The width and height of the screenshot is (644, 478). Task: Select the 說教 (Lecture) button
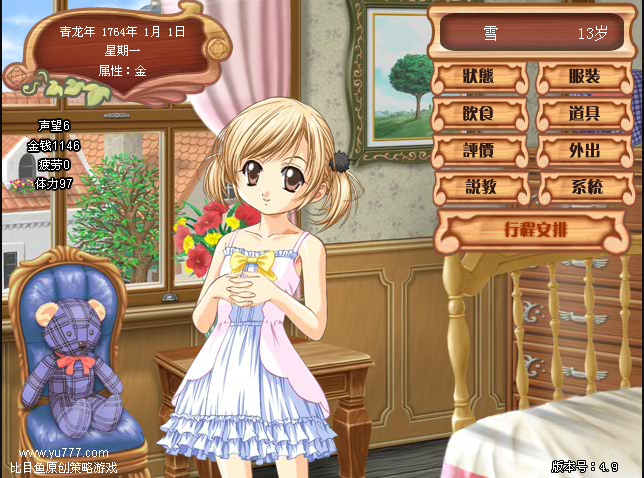[x=480, y=187]
